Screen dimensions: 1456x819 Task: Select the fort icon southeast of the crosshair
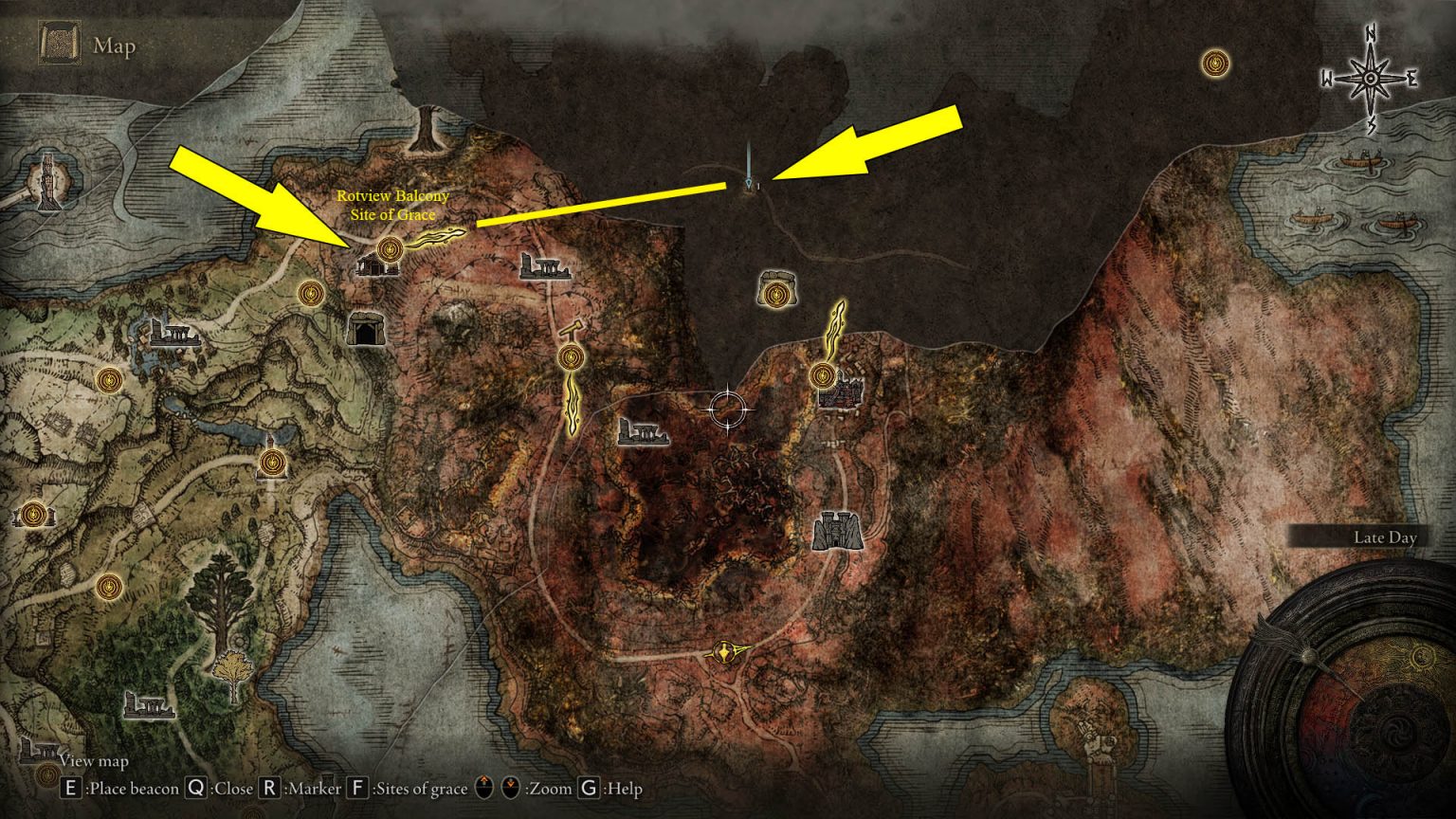click(838, 529)
